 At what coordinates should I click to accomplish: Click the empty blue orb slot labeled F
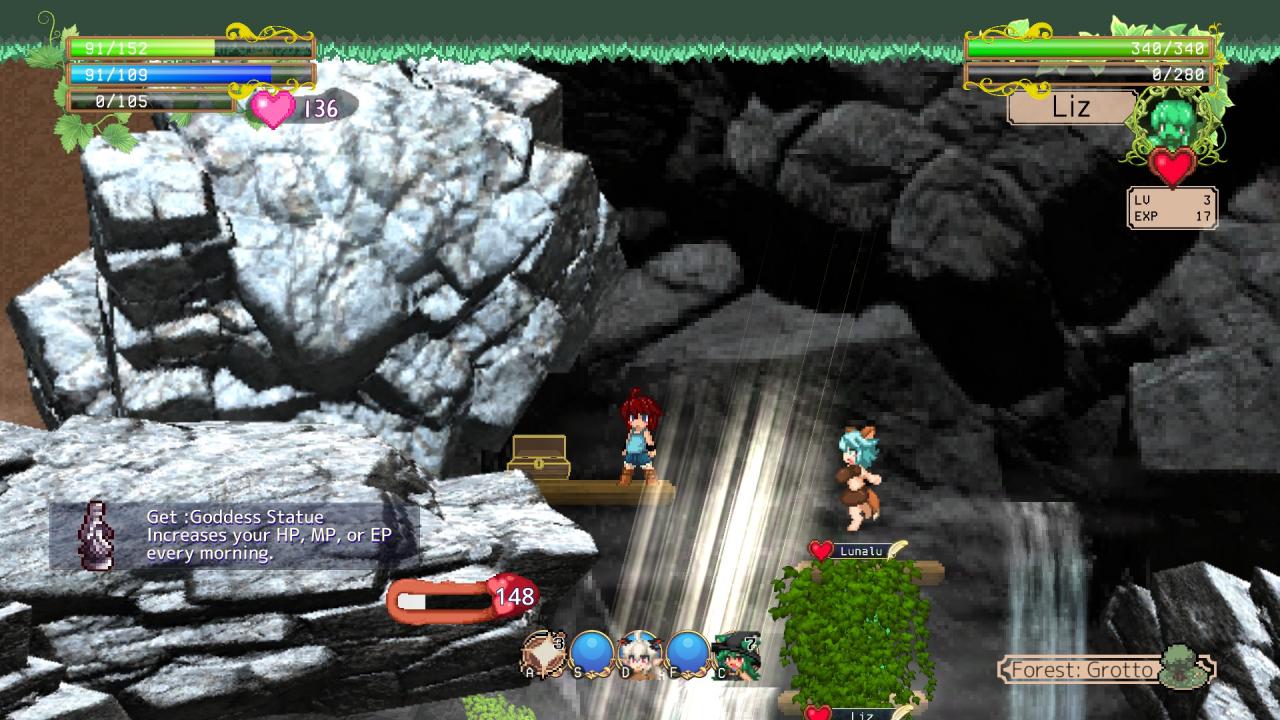pos(687,654)
